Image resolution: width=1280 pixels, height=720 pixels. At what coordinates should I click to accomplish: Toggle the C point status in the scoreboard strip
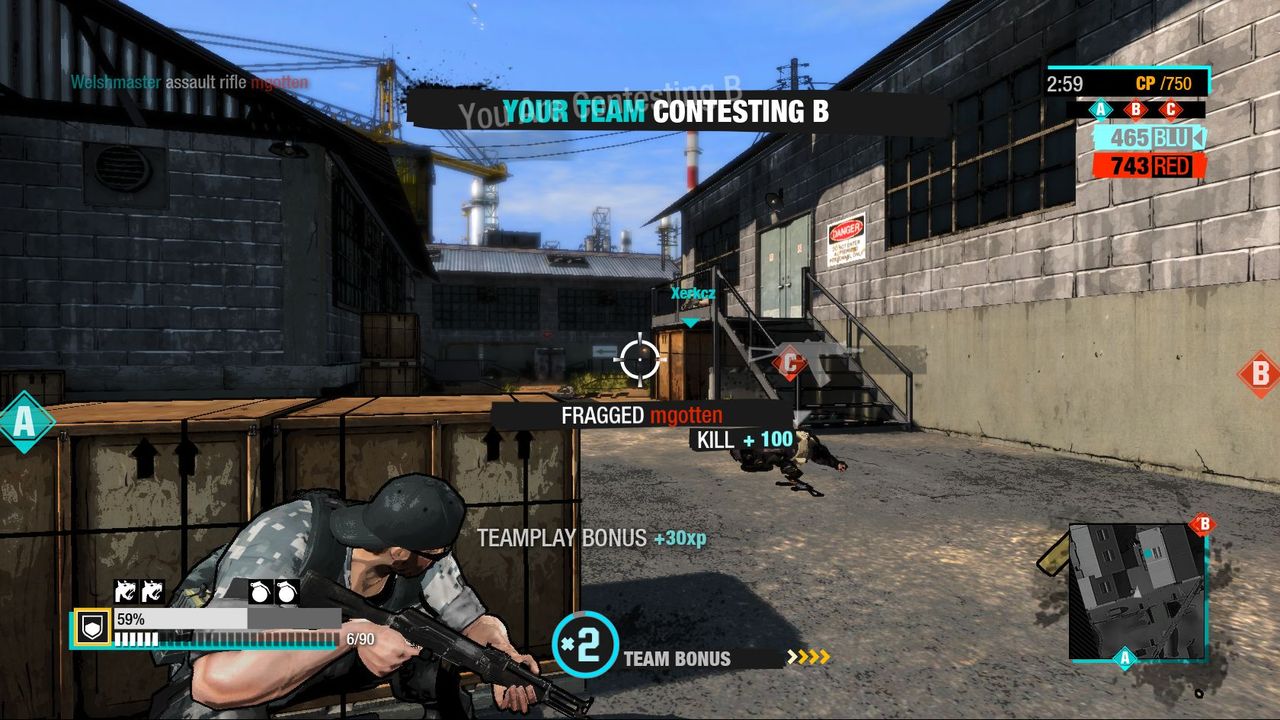(1170, 108)
